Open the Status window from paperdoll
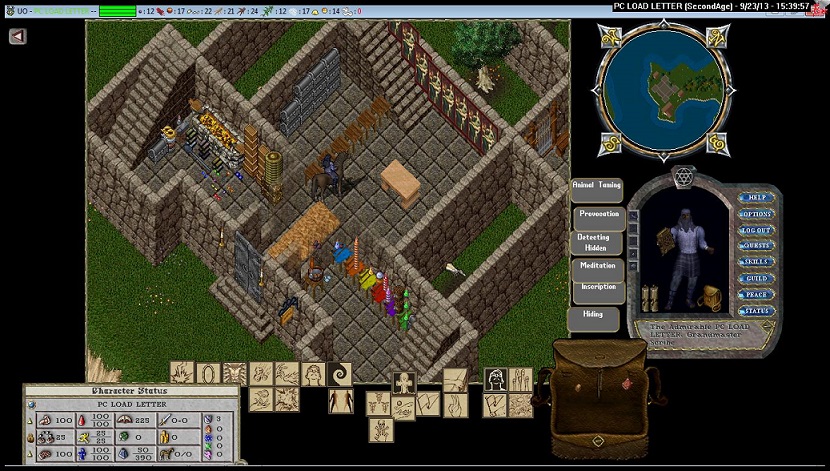The height and width of the screenshot is (471, 830). click(756, 310)
